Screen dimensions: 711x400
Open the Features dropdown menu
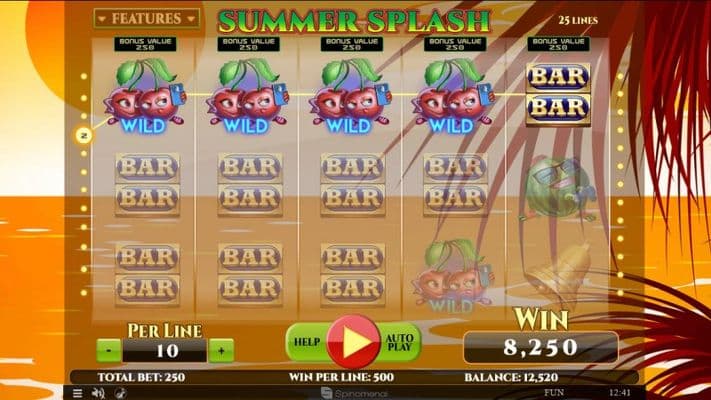[x=146, y=18]
